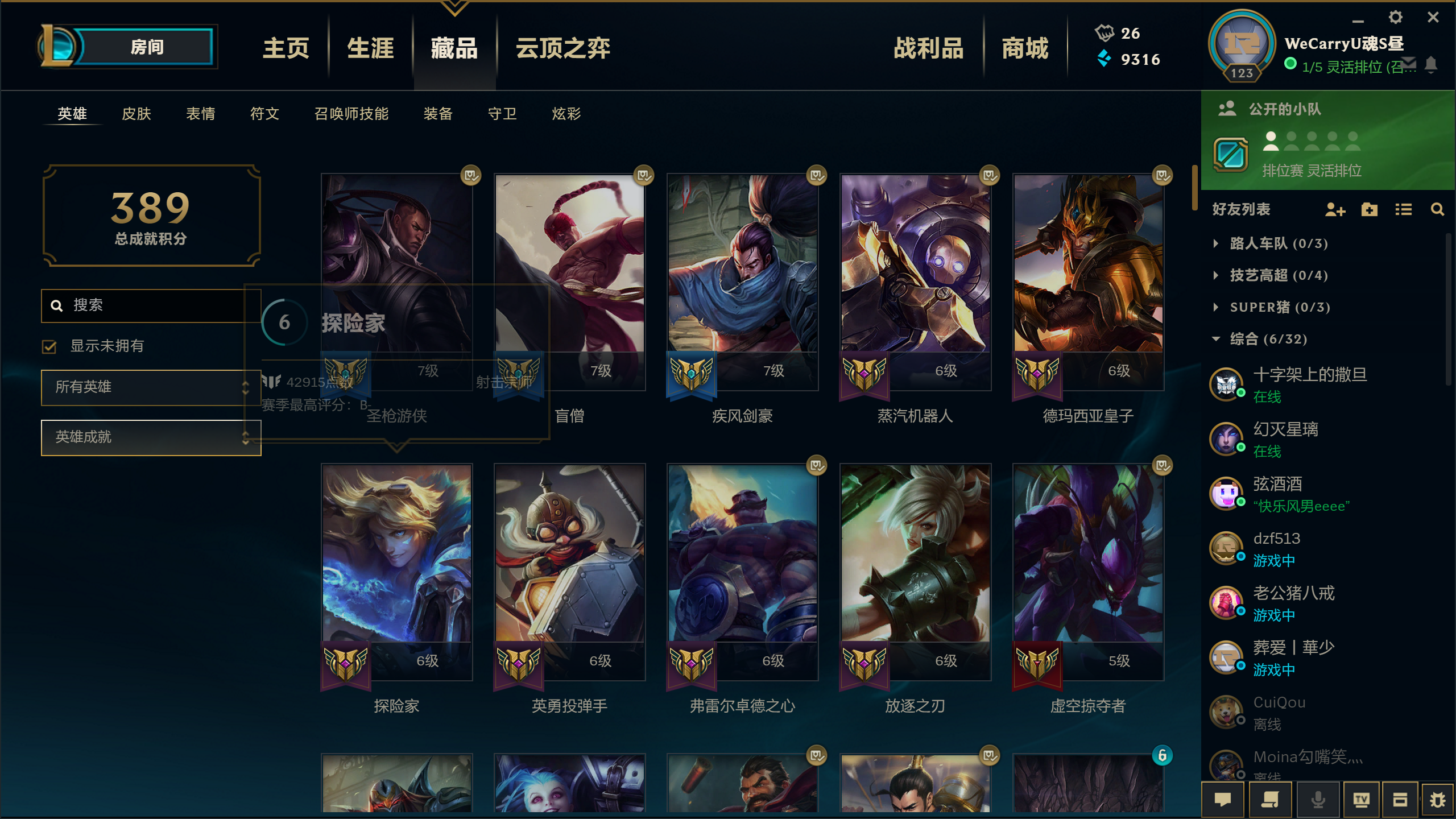Click the add friend icon

[x=1335, y=210]
